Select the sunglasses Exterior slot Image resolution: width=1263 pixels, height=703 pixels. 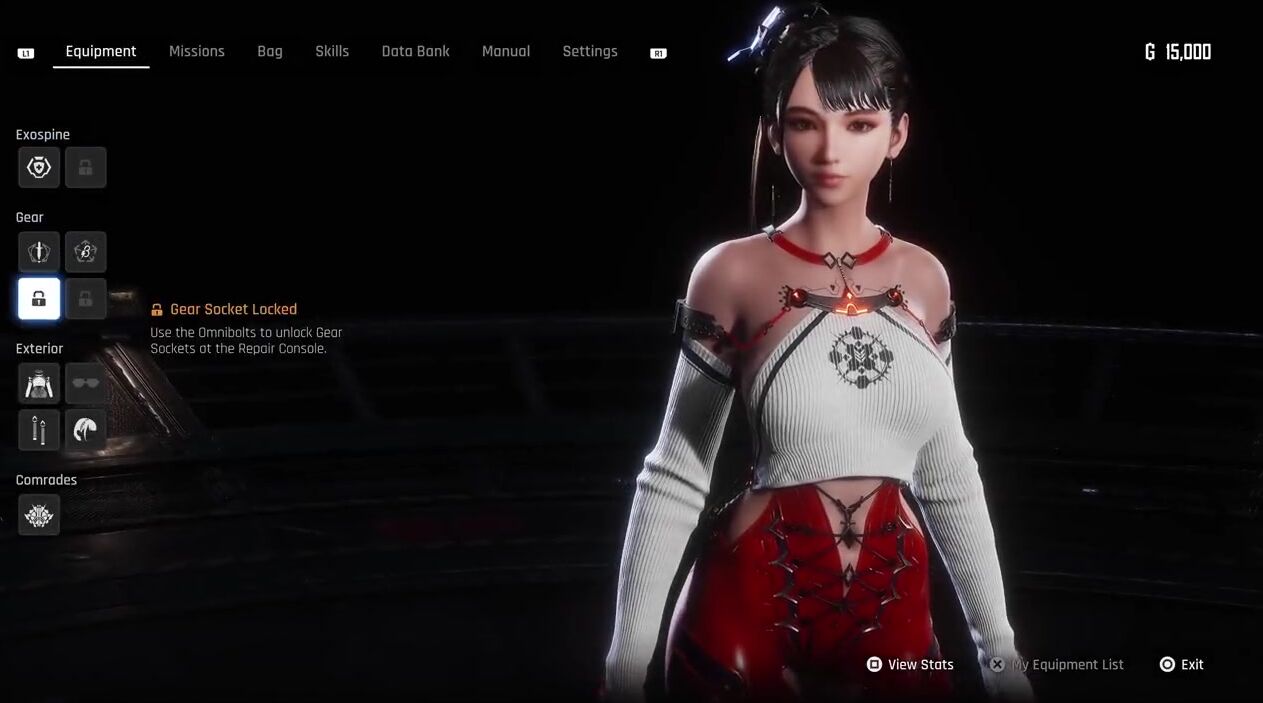click(x=86, y=383)
